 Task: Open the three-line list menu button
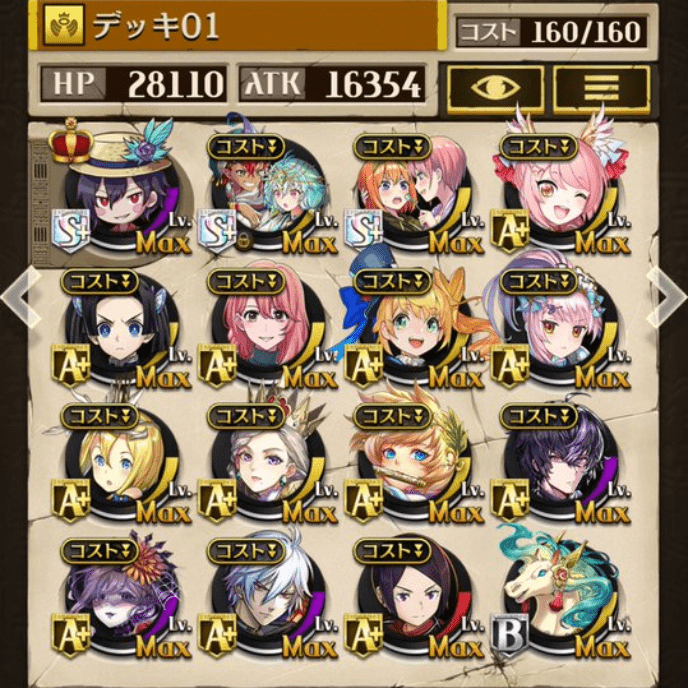(x=601, y=88)
